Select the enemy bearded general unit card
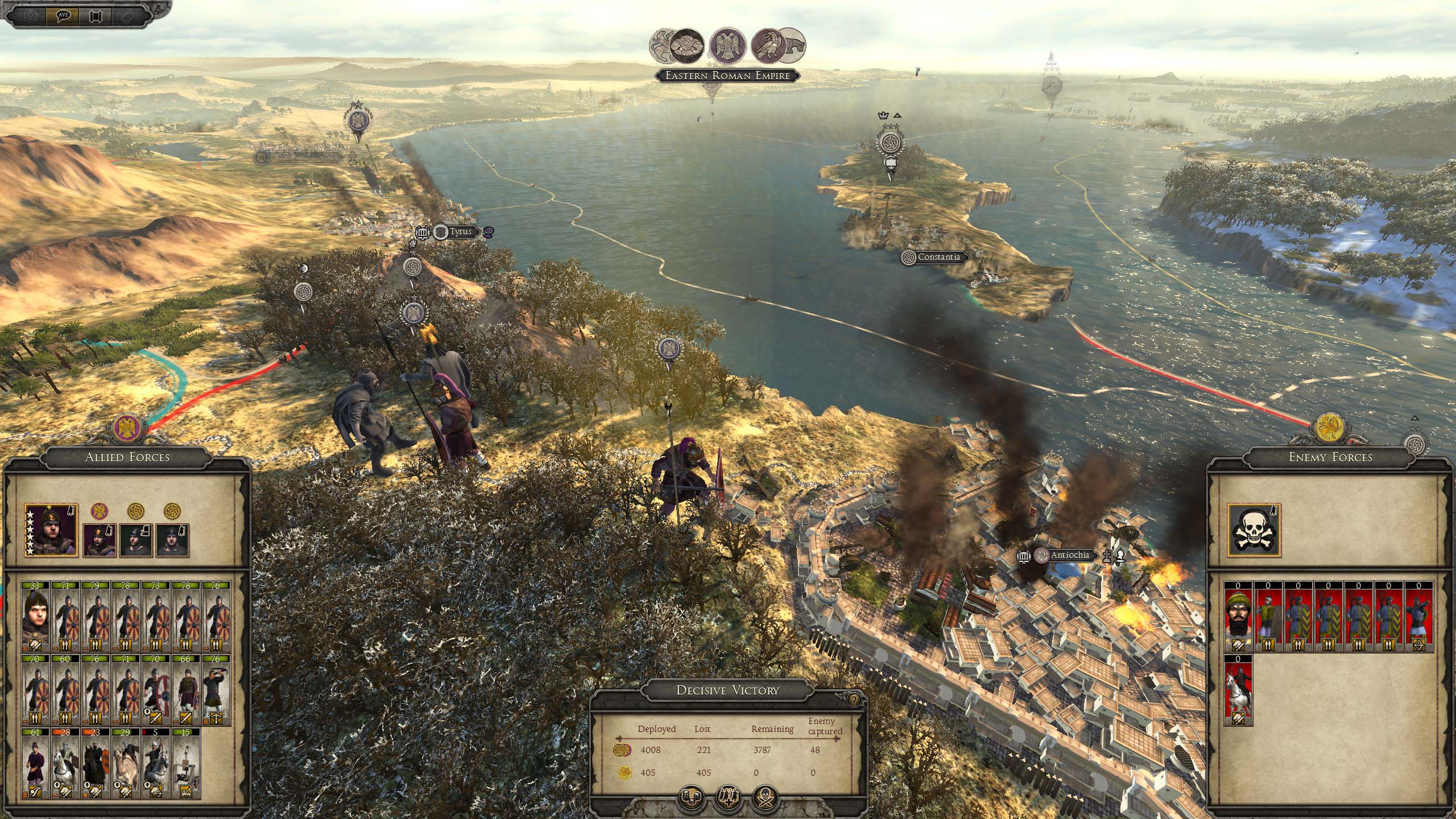1456x819 pixels. 1239,615
